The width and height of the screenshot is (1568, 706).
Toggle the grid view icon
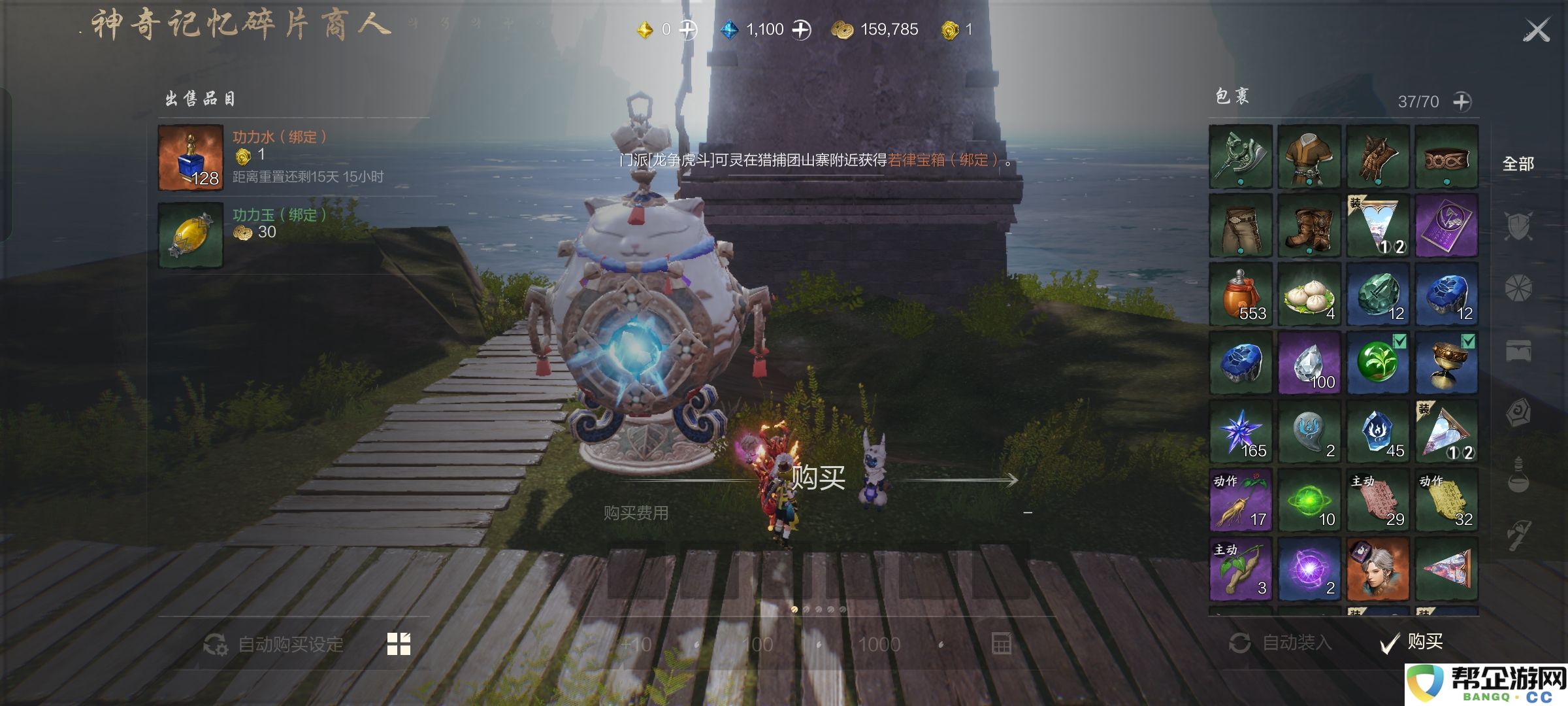click(x=399, y=644)
